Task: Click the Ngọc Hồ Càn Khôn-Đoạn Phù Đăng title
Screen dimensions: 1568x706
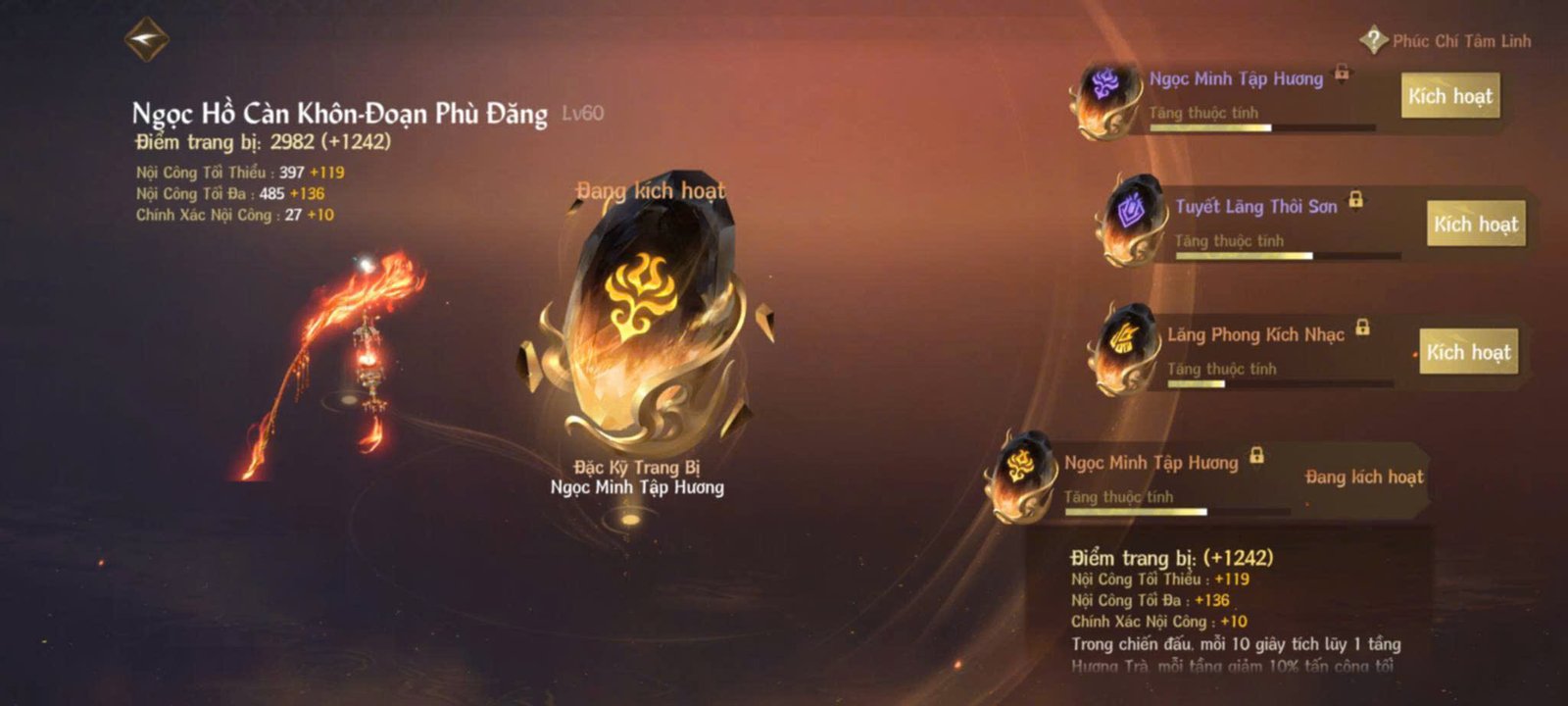Action: tap(339, 114)
